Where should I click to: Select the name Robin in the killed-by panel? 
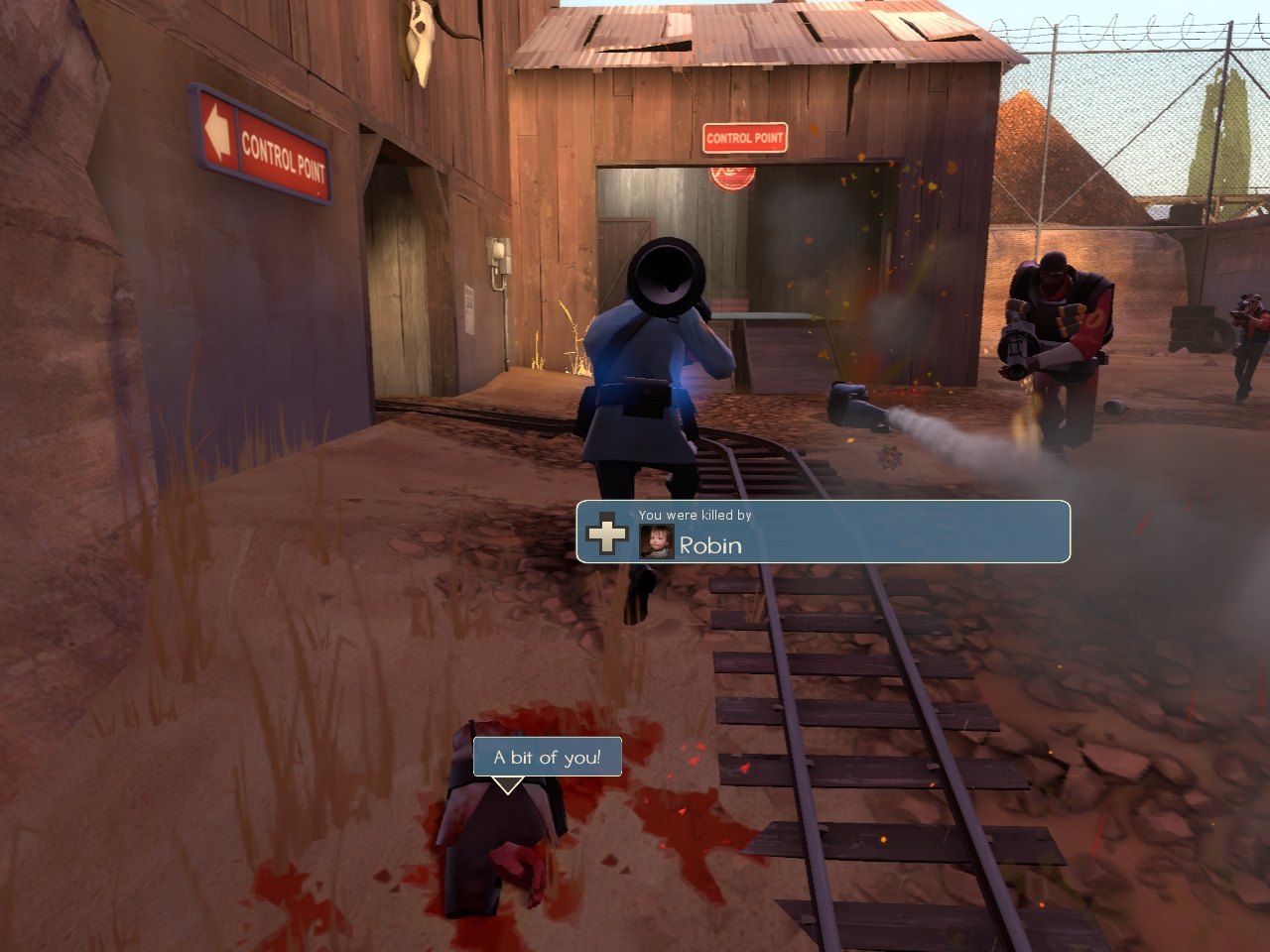[710, 545]
